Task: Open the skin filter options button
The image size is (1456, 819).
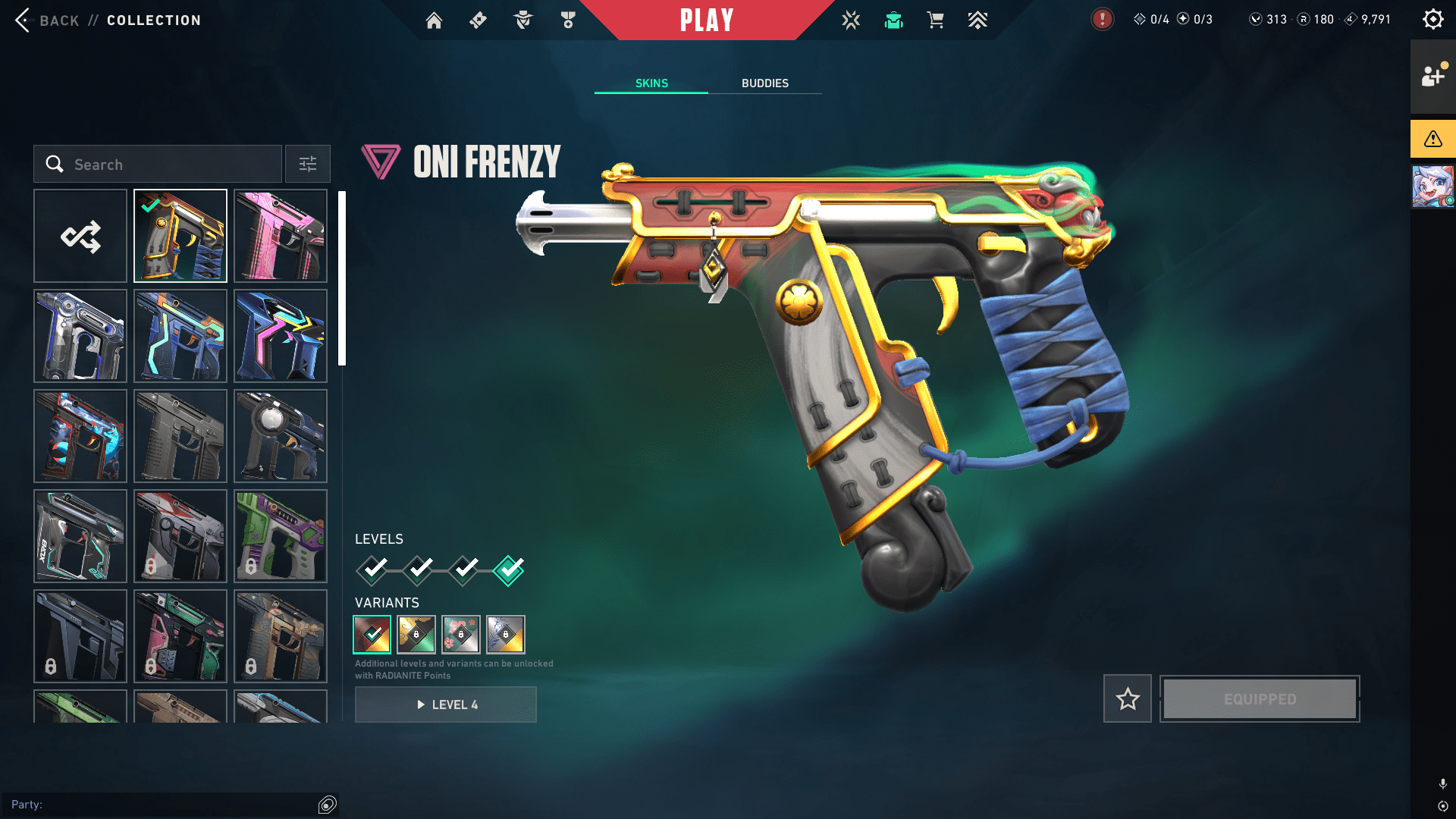Action: [x=308, y=165]
